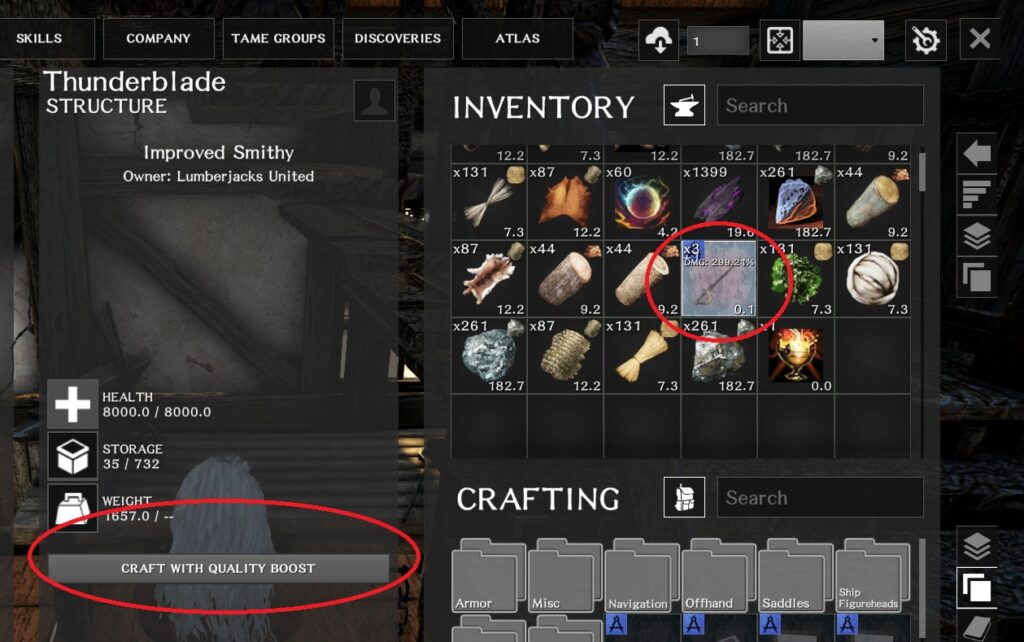
Task: Show the Discoveries tab
Action: coord(397,39)
